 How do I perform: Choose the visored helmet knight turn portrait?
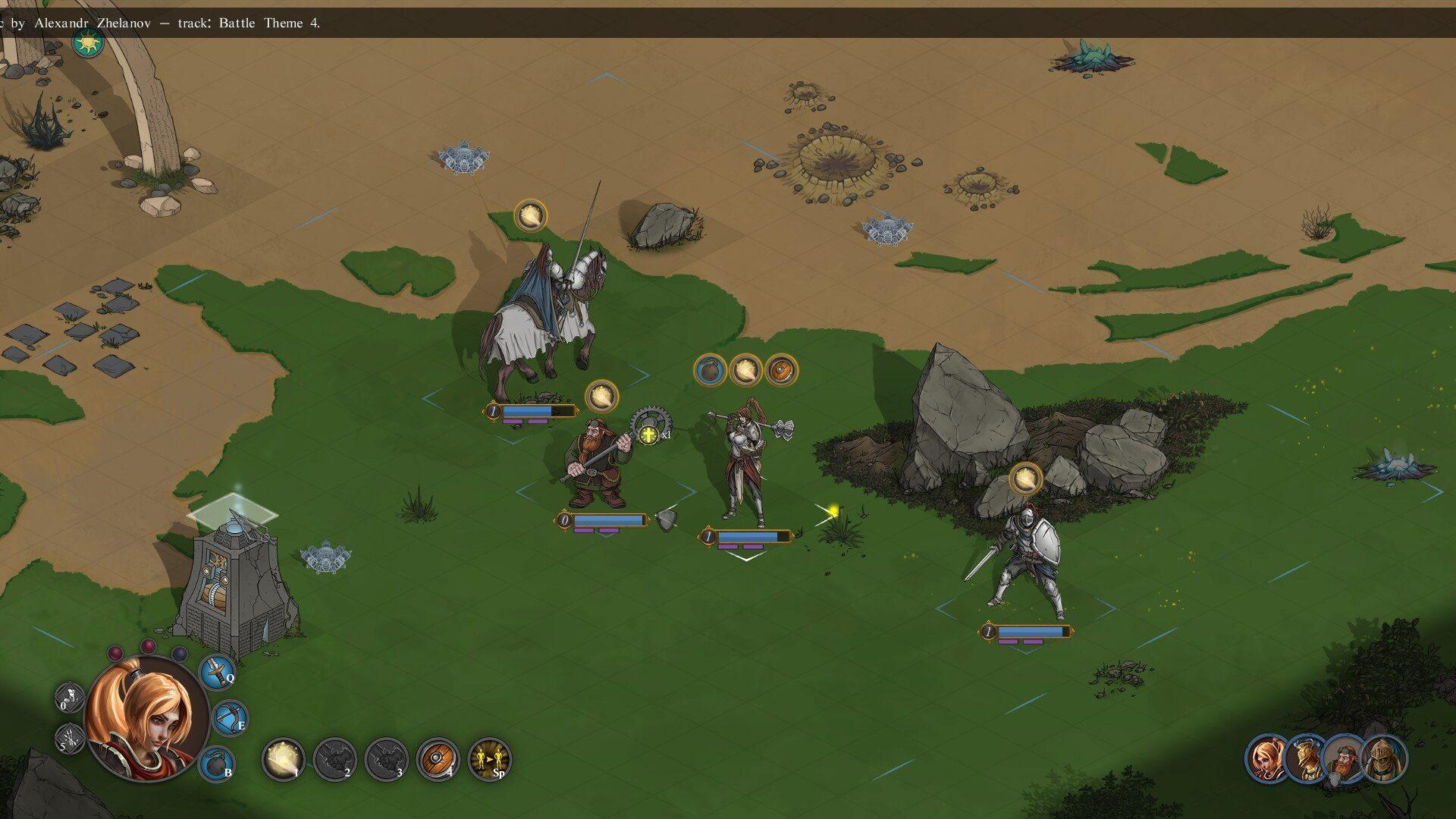pos(1384,758)
